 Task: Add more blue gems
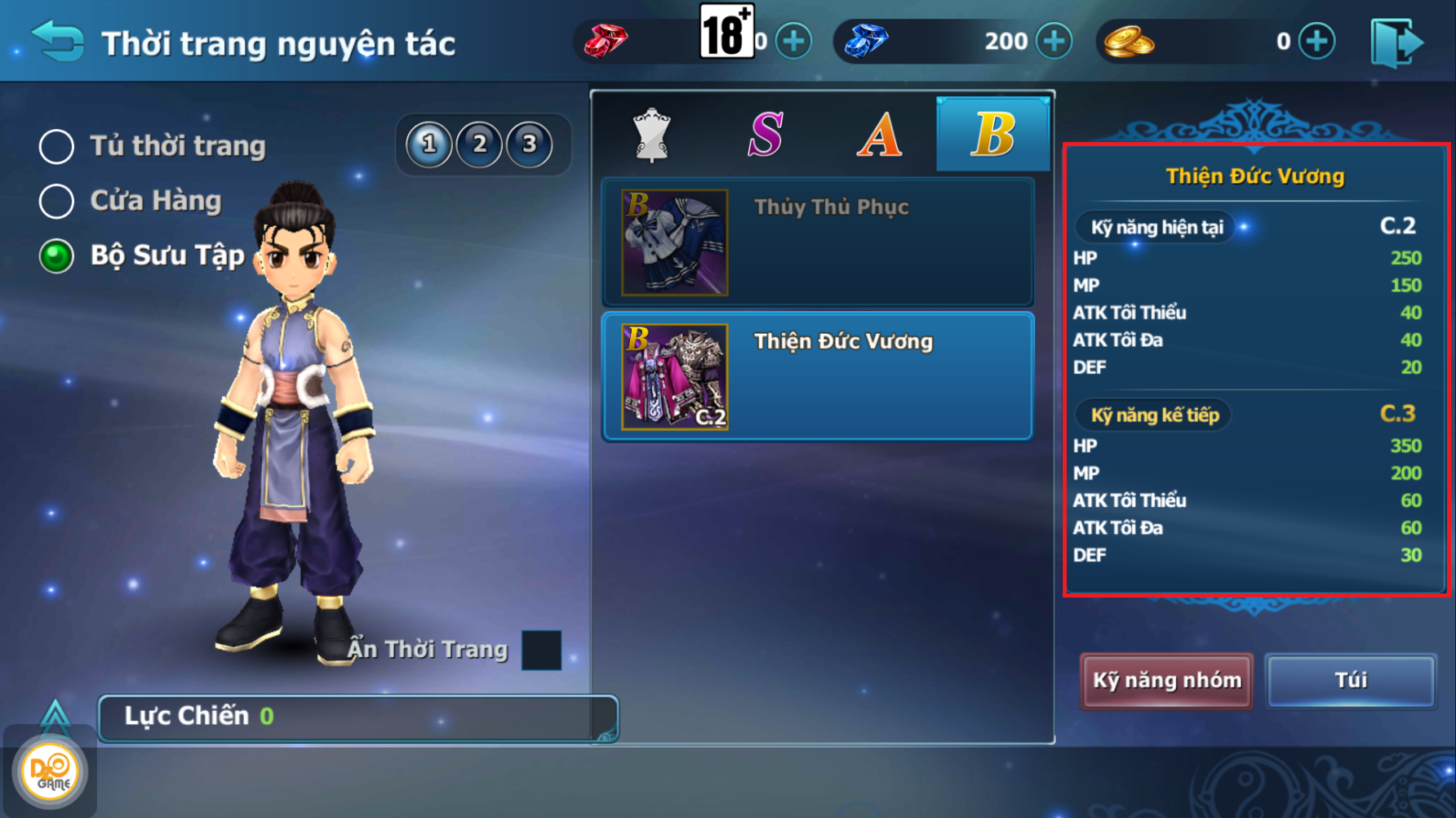1054,41
